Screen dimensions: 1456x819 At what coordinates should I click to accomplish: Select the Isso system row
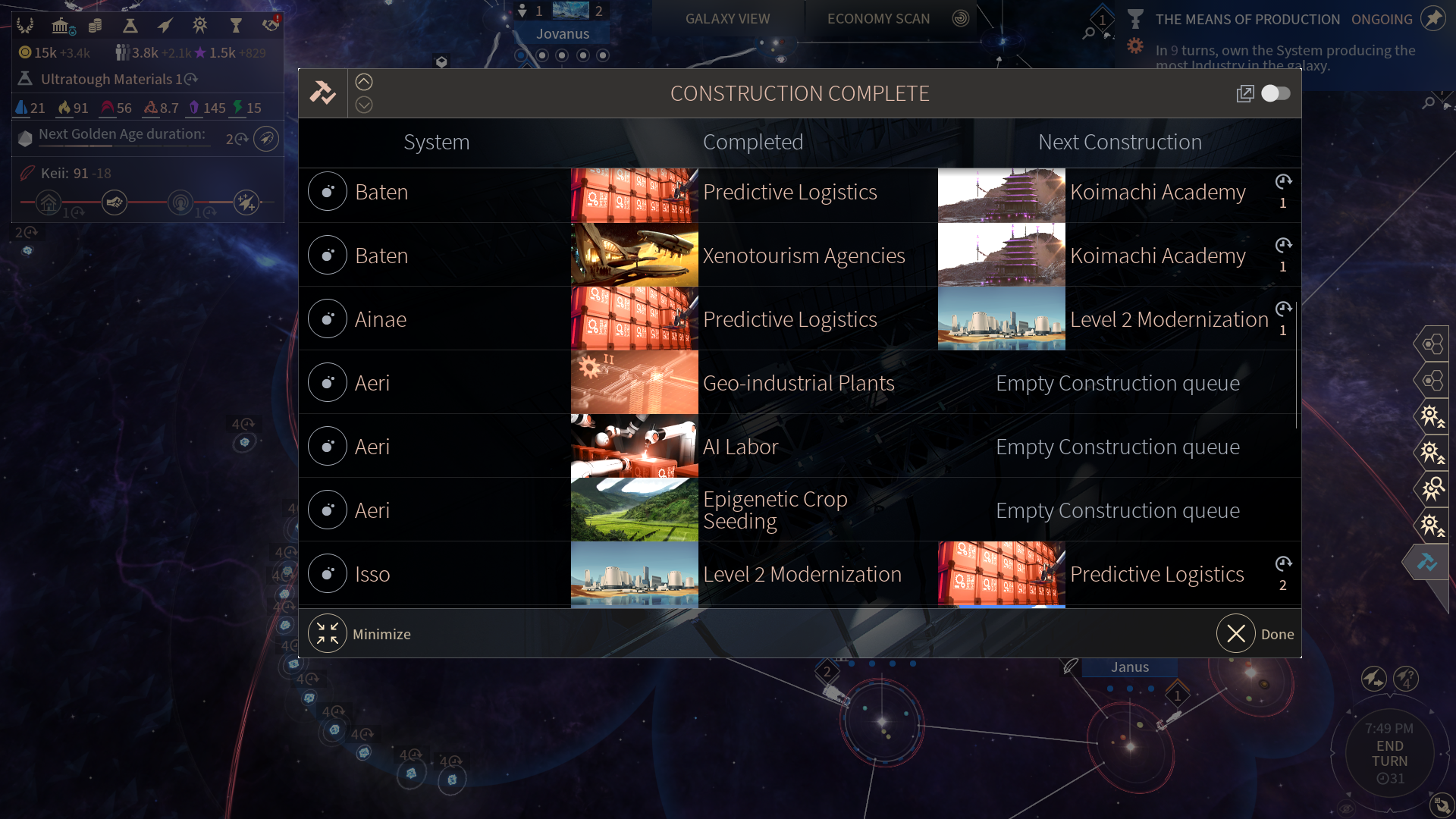(x=372, y=574)
